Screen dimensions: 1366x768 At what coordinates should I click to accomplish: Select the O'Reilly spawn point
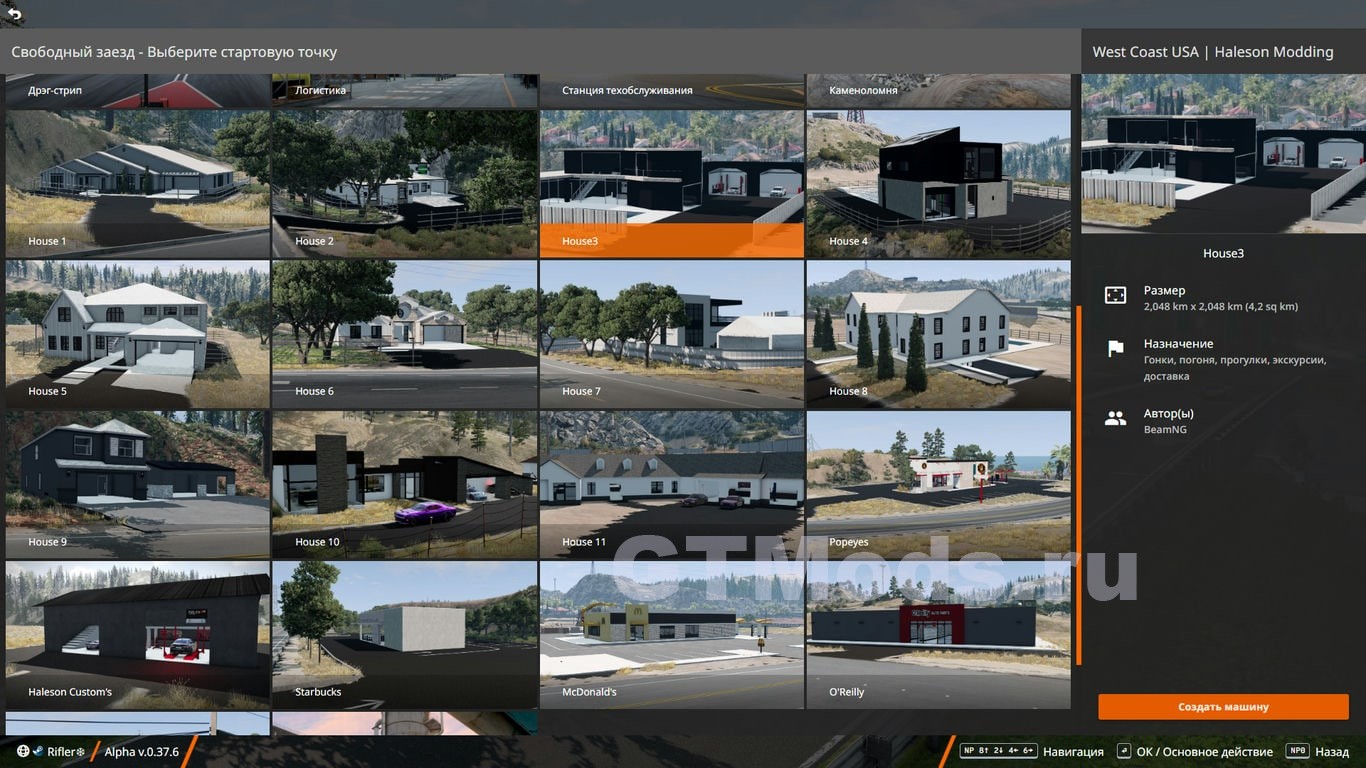938,634
